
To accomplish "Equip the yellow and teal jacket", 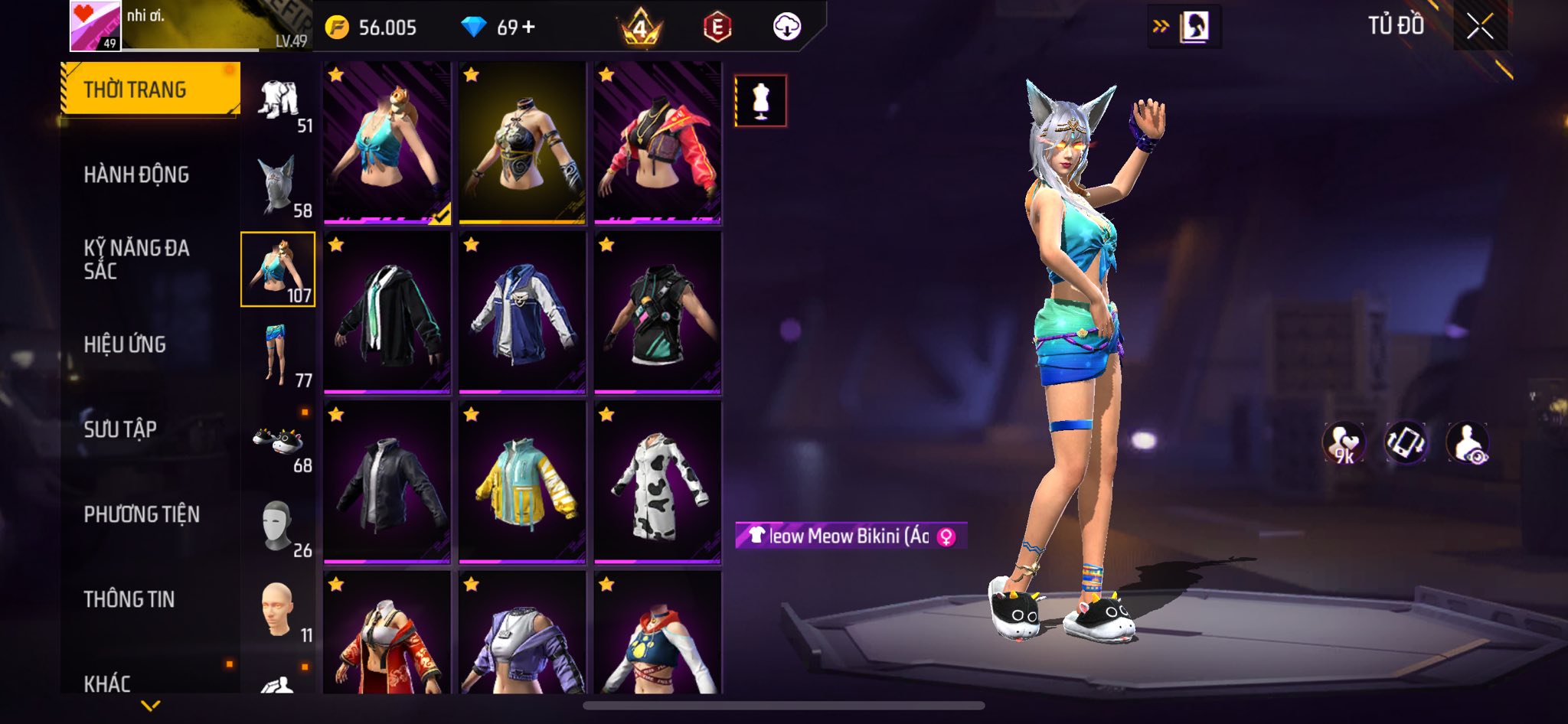I will (x=522, y=482).
